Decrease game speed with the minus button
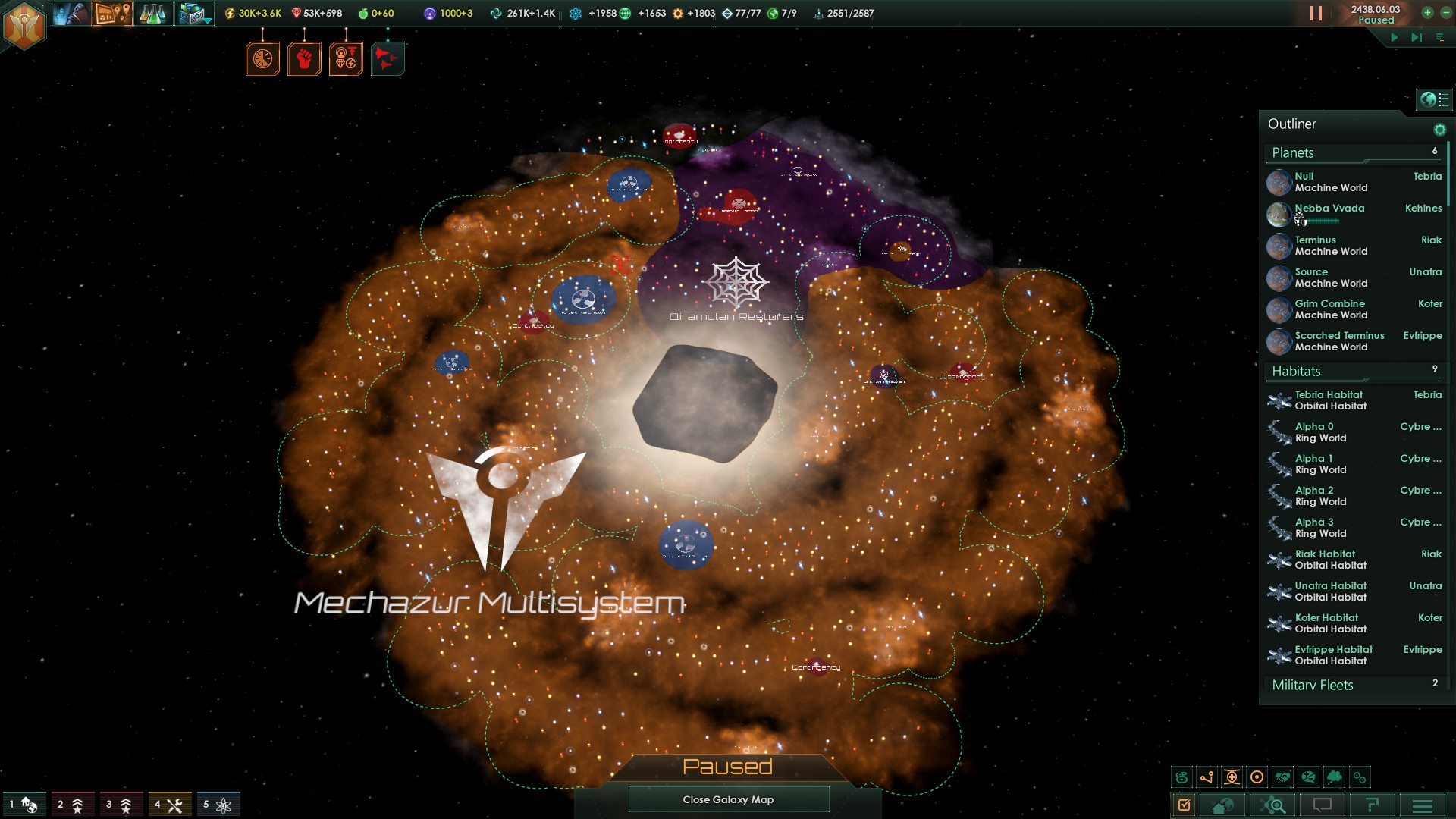The image size is (1456, 819). point(1445,13)
